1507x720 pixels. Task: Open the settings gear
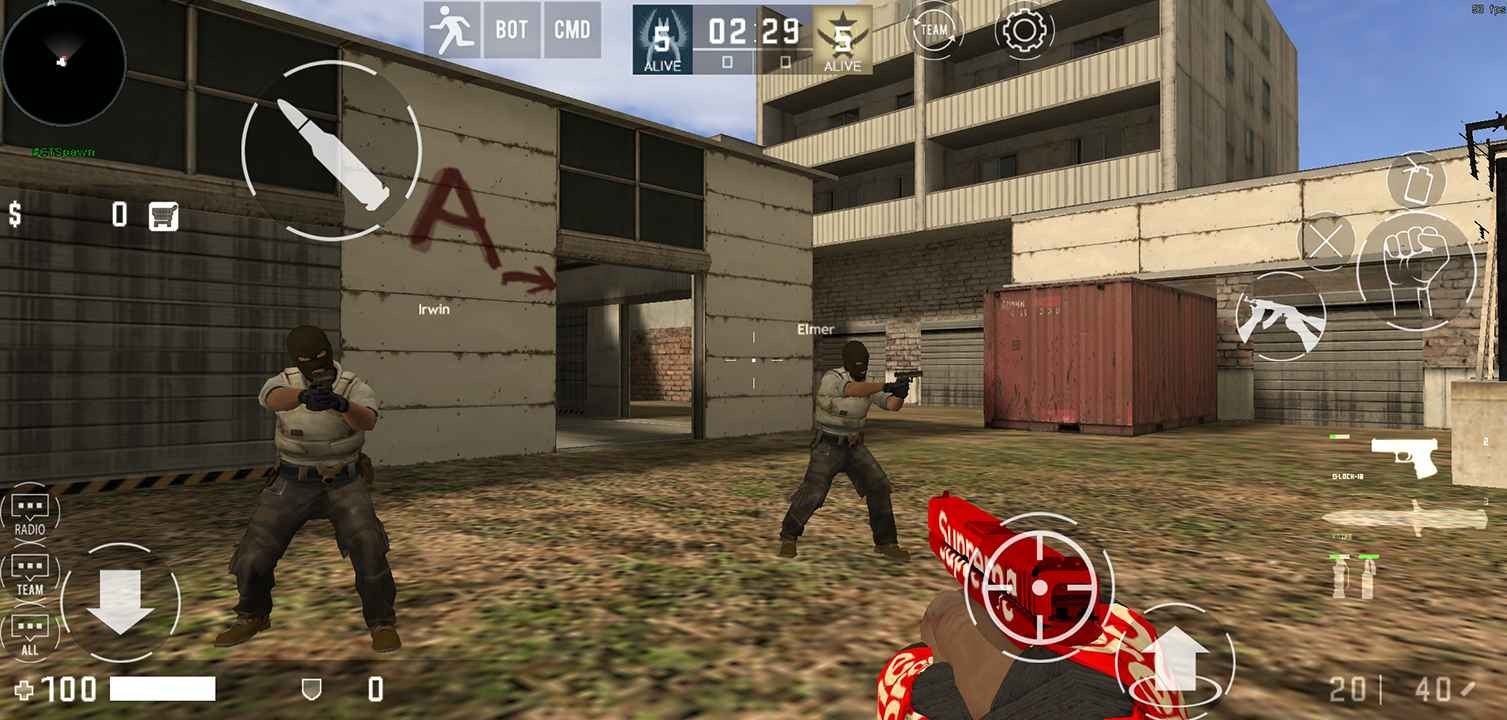coord(1024,30)
